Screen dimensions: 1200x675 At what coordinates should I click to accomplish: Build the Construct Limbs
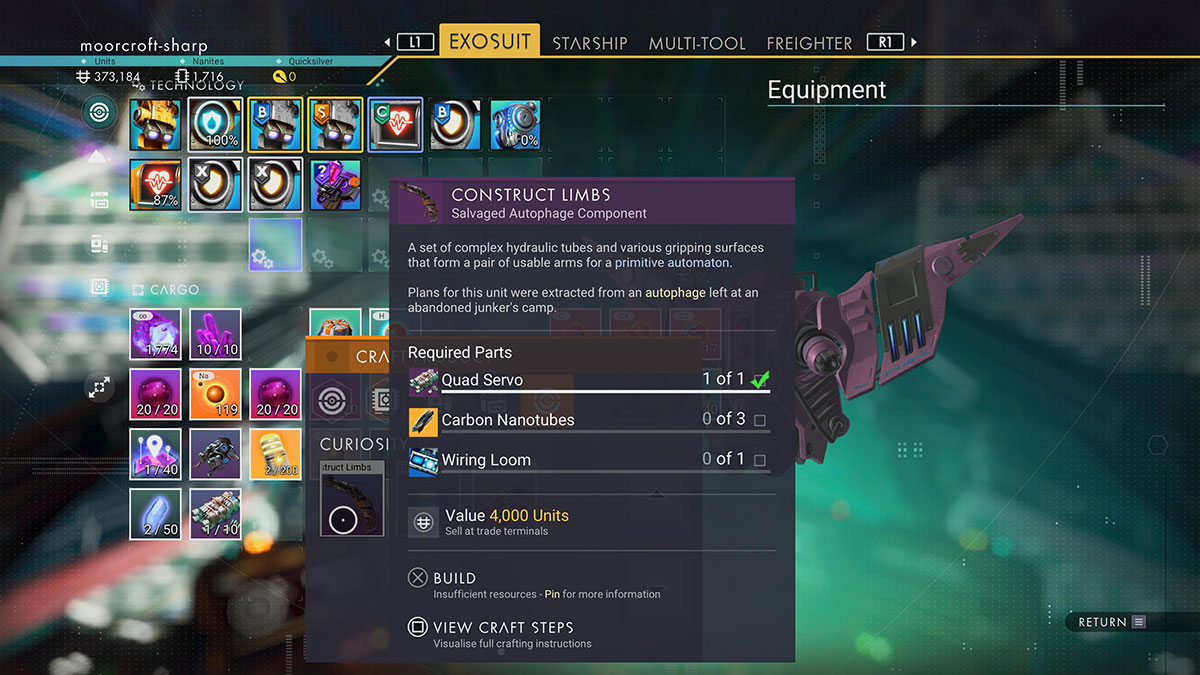(454, 578)
